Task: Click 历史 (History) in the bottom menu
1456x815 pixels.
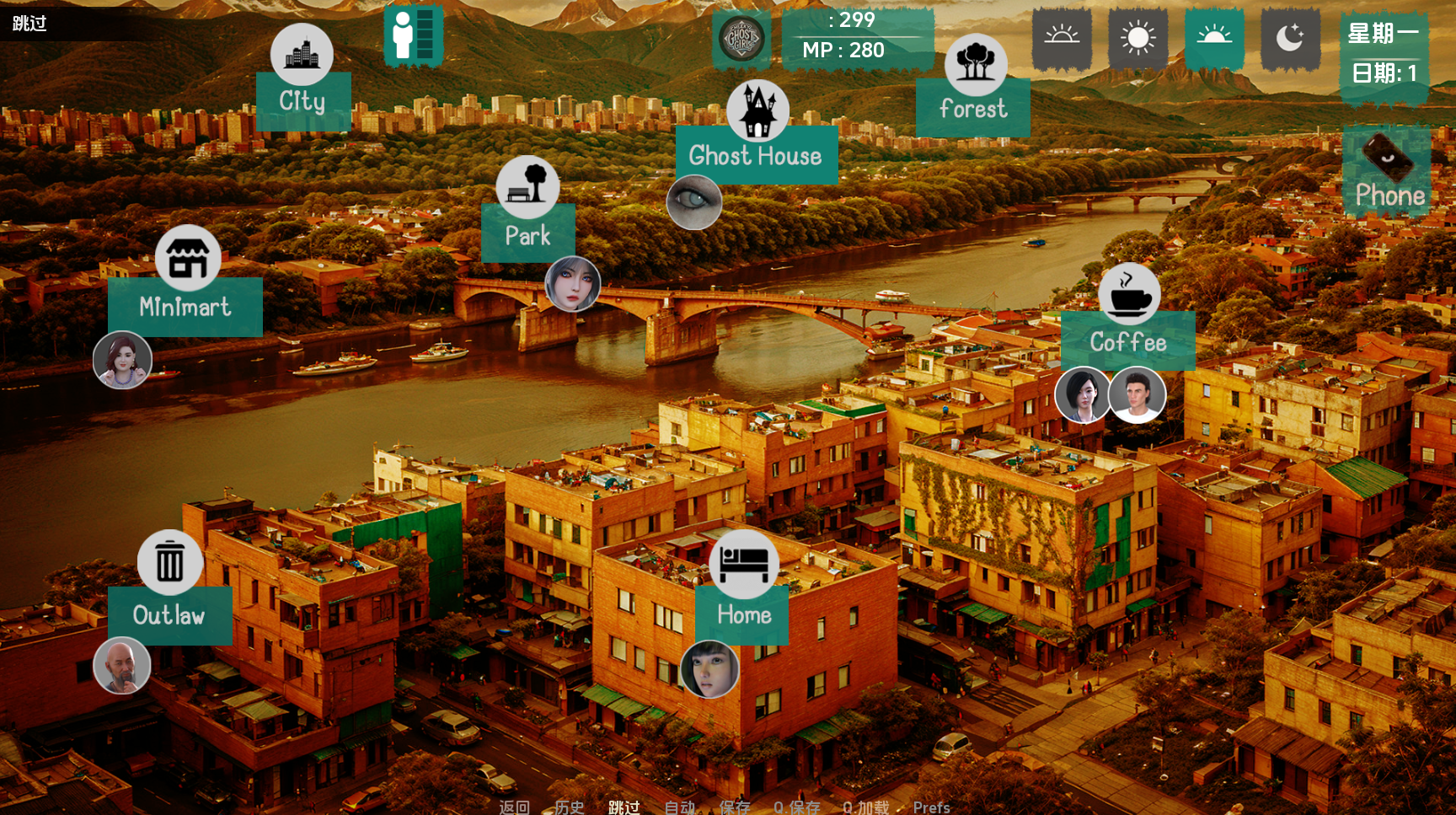Action: tap(570, 807)
